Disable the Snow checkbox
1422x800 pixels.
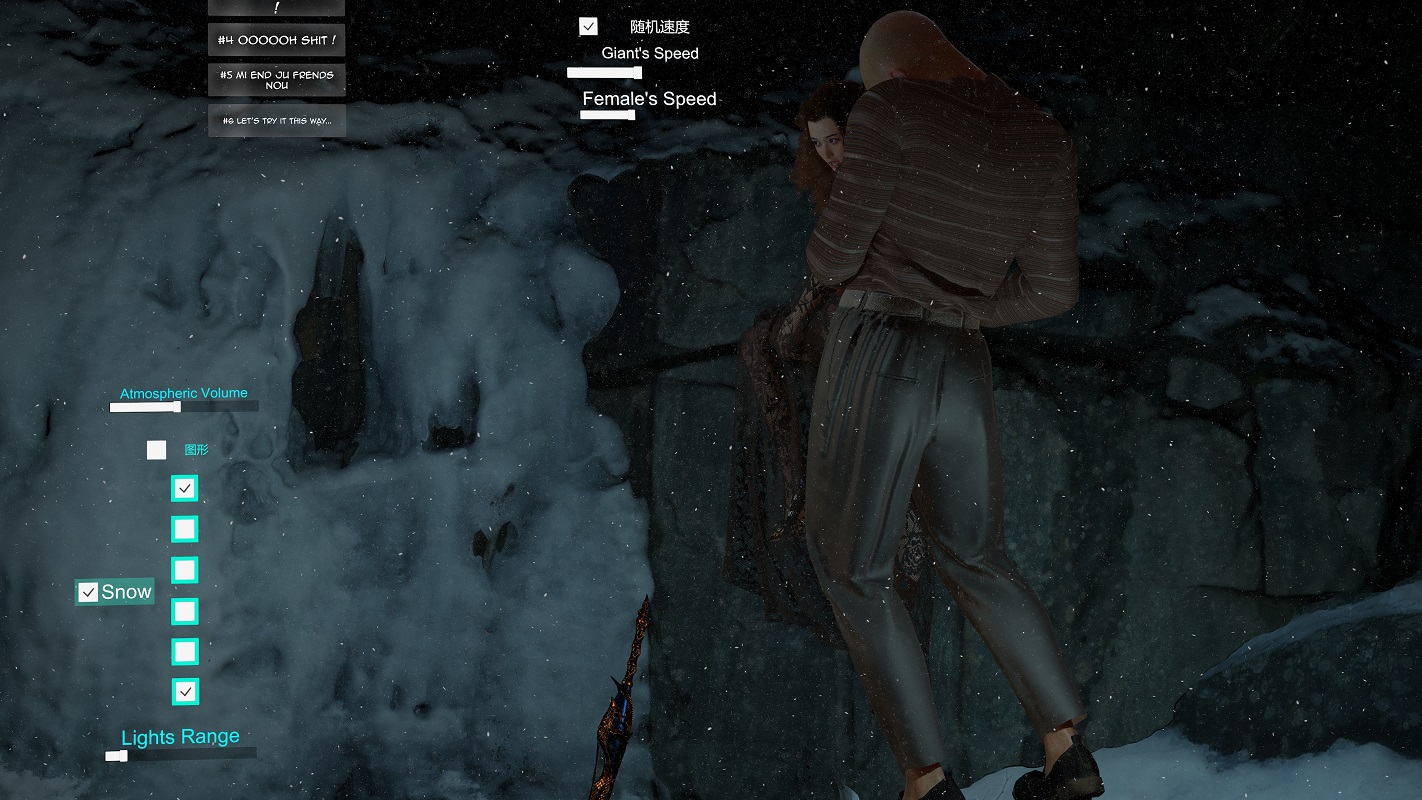[89, 593]
